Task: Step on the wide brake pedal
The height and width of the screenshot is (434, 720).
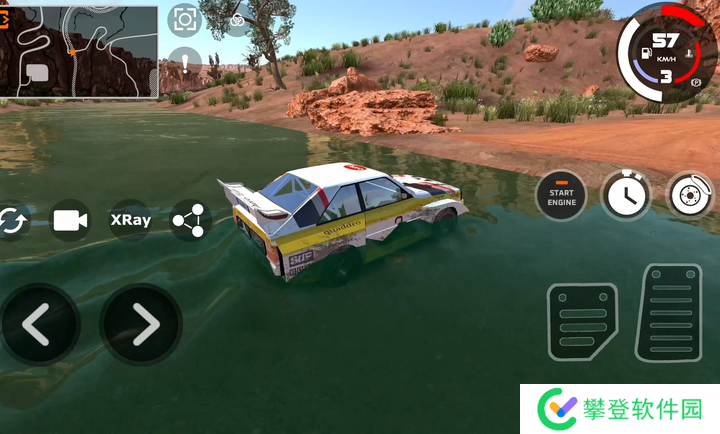Action: coord(583,322)
